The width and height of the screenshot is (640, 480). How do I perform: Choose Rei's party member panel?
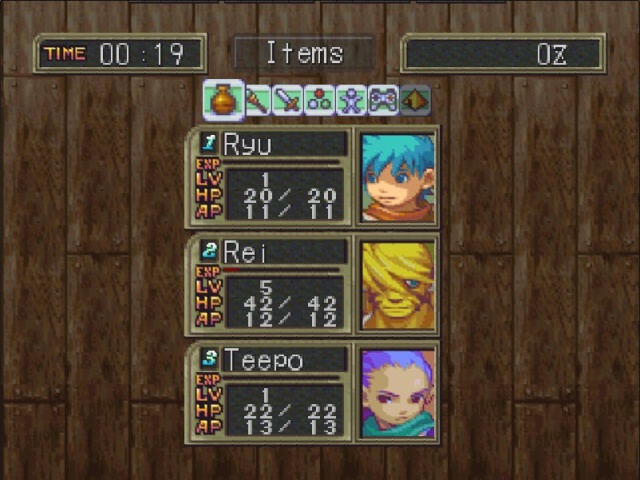(270, 285)
